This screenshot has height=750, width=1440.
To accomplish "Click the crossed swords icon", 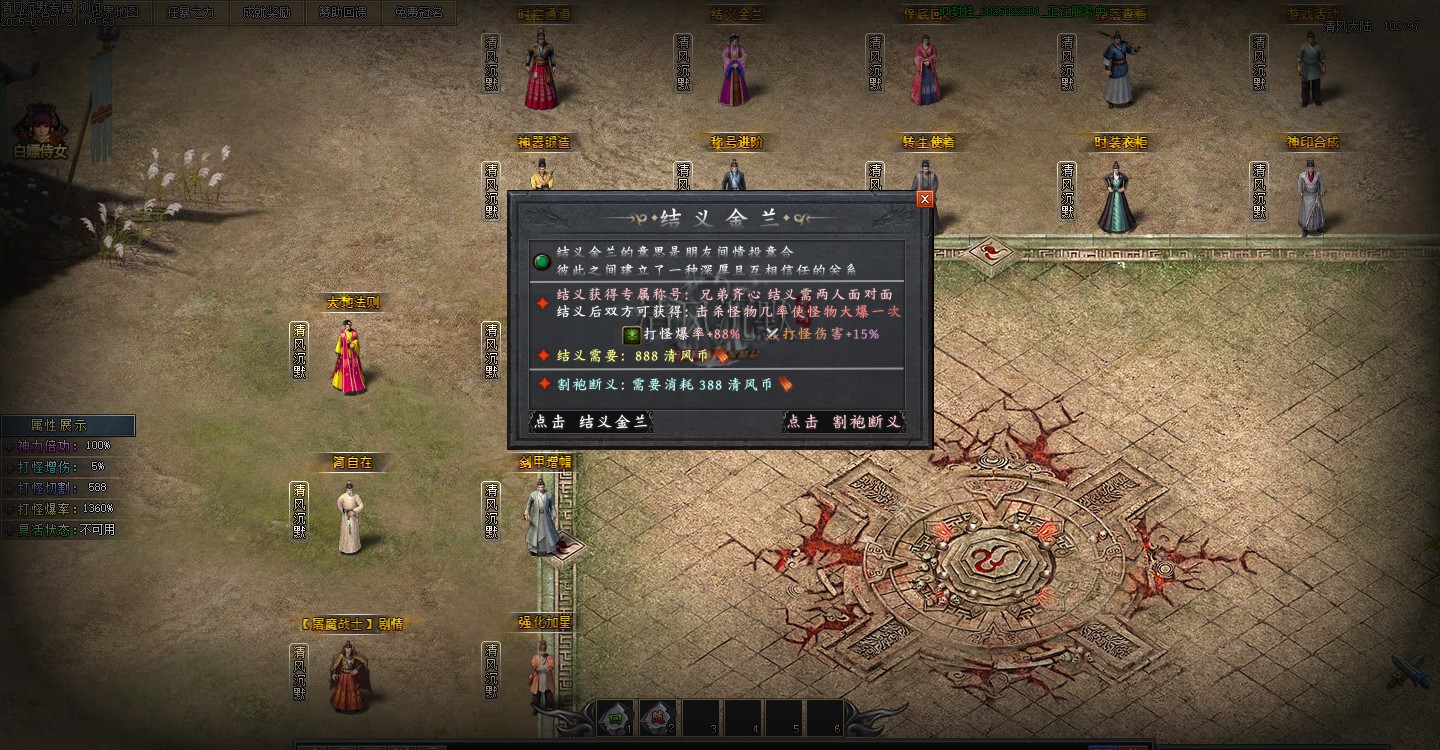I will (x=1408, y=672).
